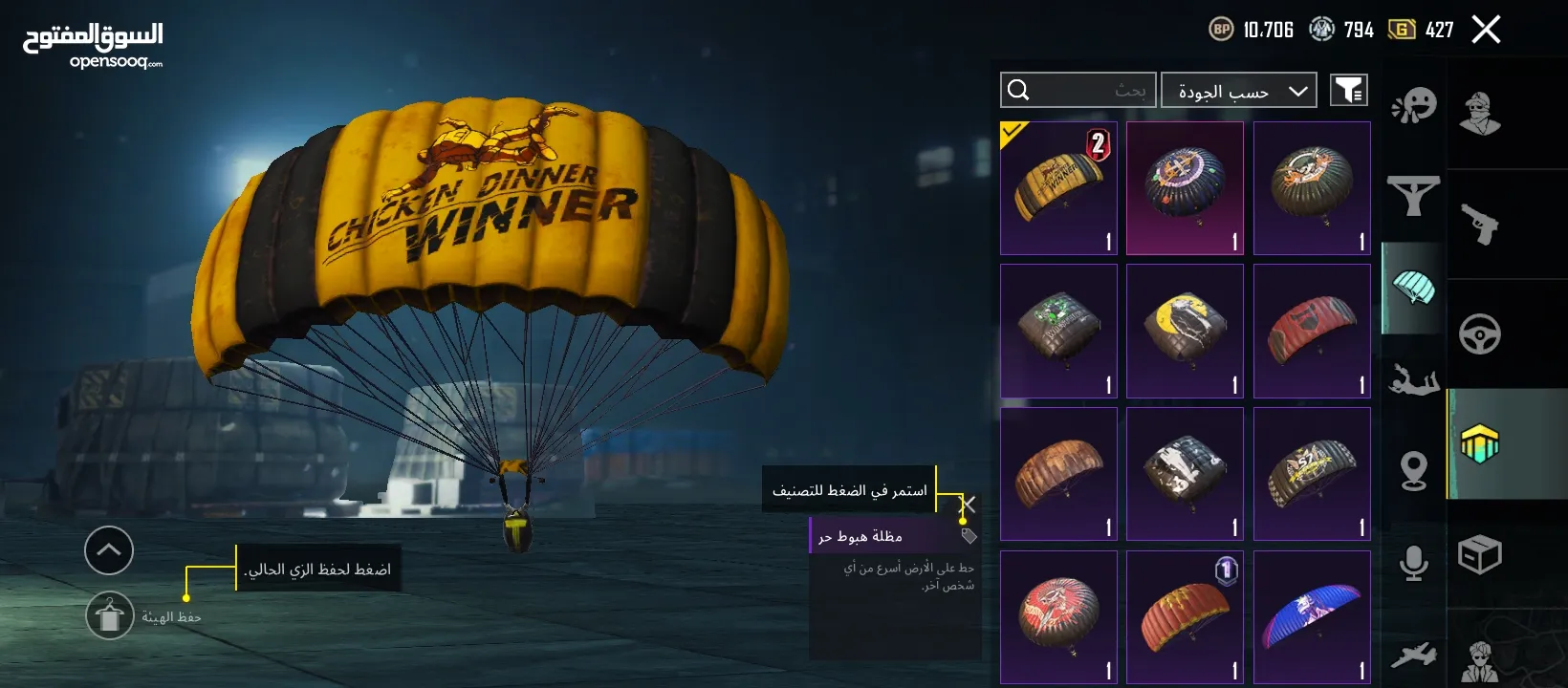Viewport: 1568px width, 688px height.
Task: Dismiss the sorting hint tooltip
Action: tap(968, 504)
